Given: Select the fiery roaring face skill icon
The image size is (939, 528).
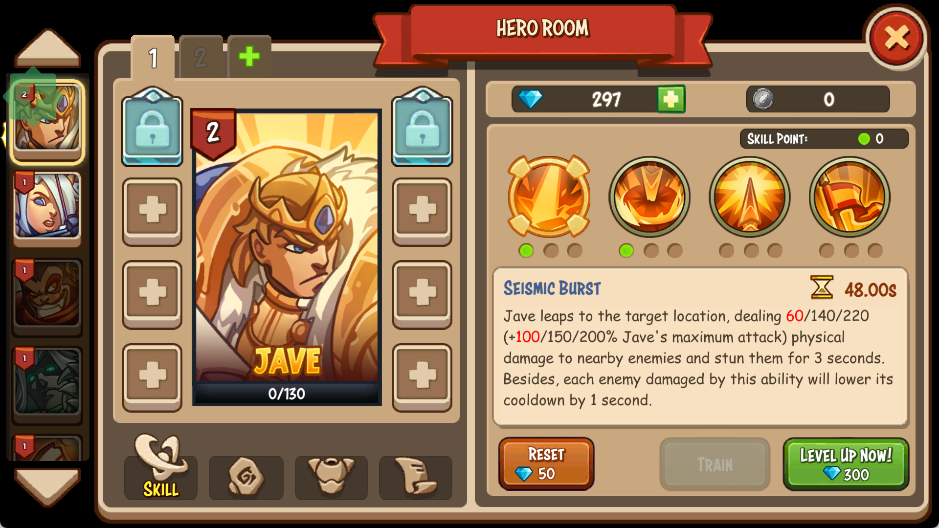Looking at the screenshot, I should [x=649, y=196].
